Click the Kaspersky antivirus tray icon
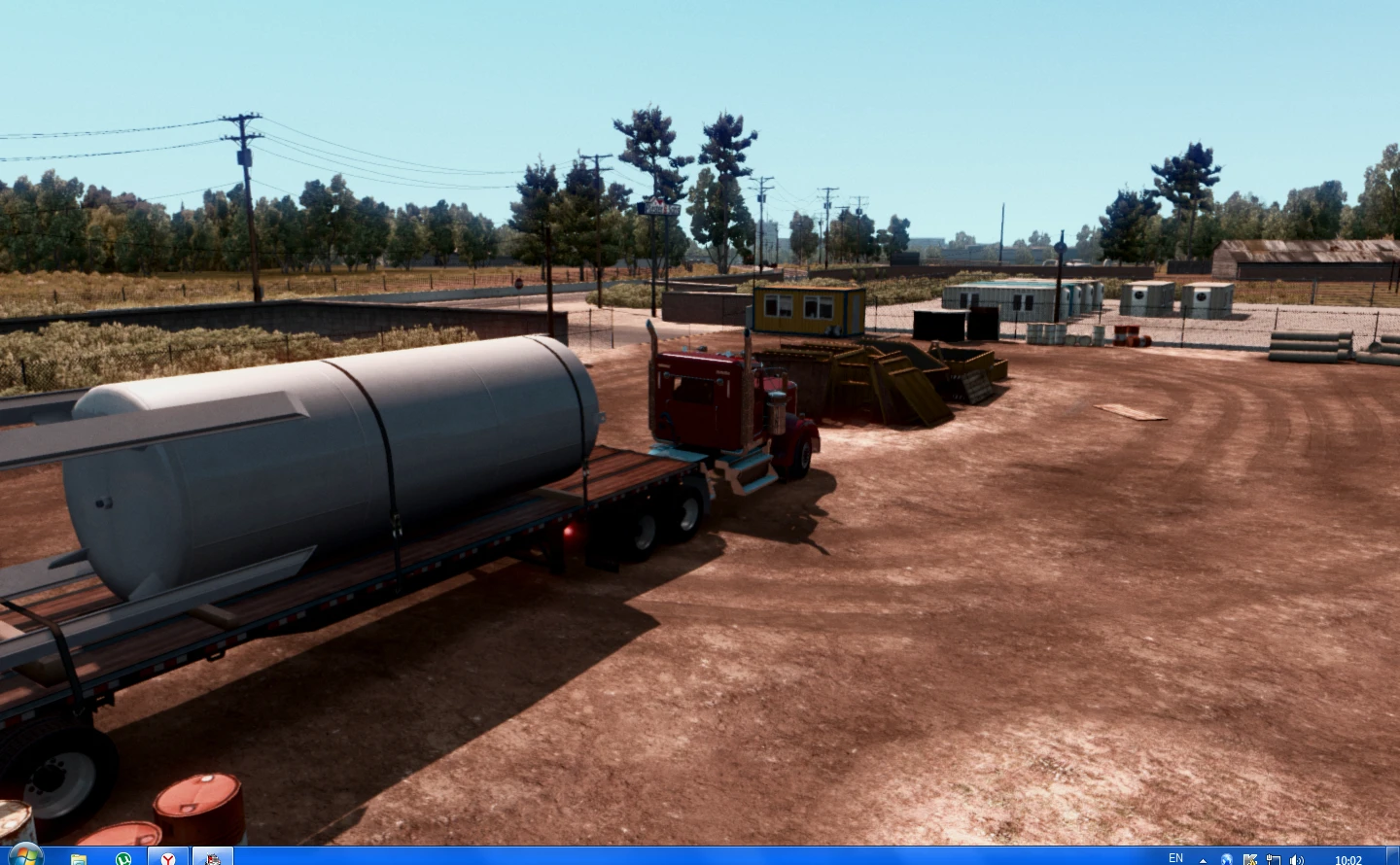Viewport: 1400px width, 865px height. [1251, 859]
